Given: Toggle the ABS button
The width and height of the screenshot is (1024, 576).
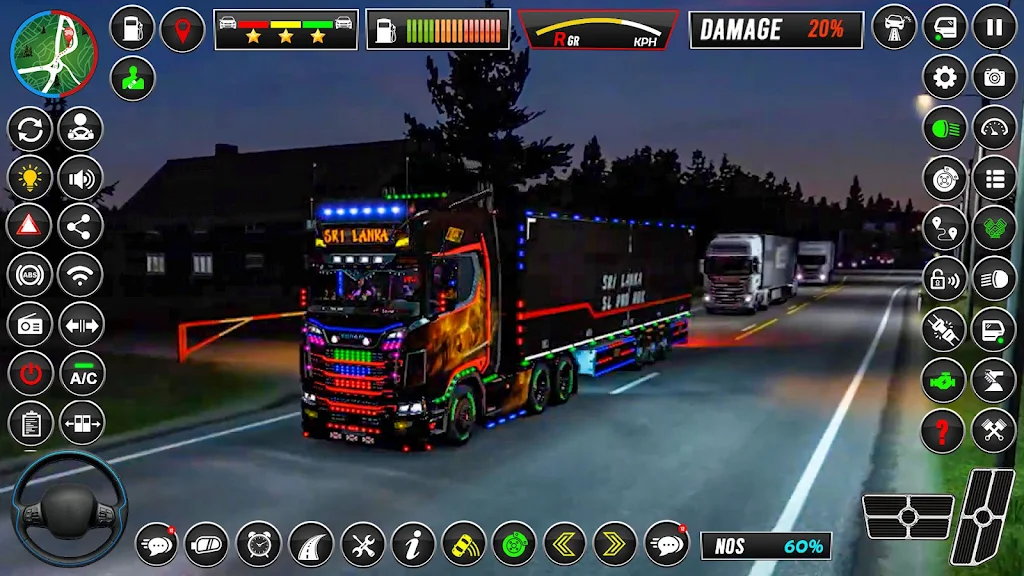Looking at the screenshot, I should (30, 275).
